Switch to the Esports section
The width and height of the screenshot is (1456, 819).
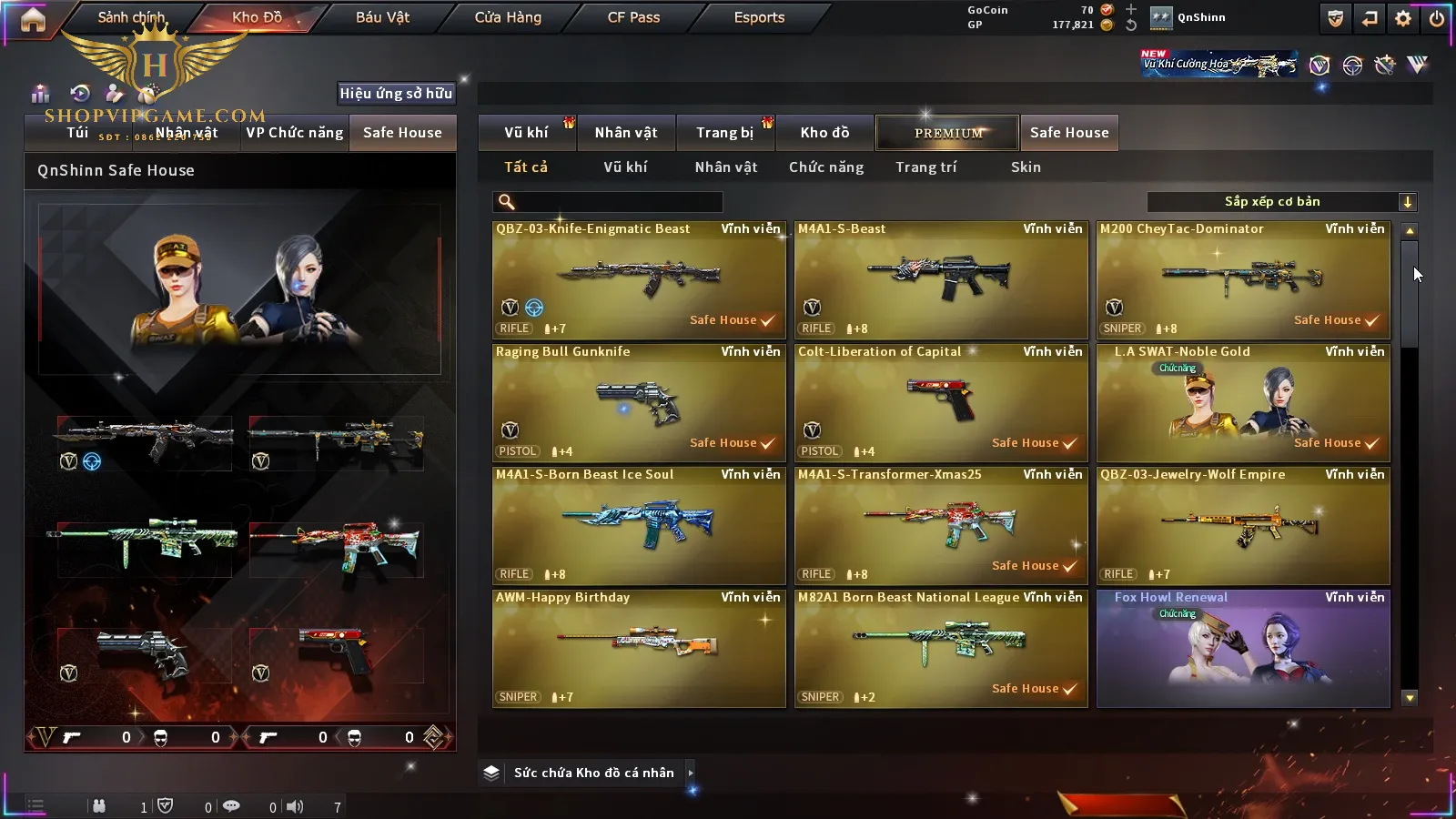coord(759,17)
